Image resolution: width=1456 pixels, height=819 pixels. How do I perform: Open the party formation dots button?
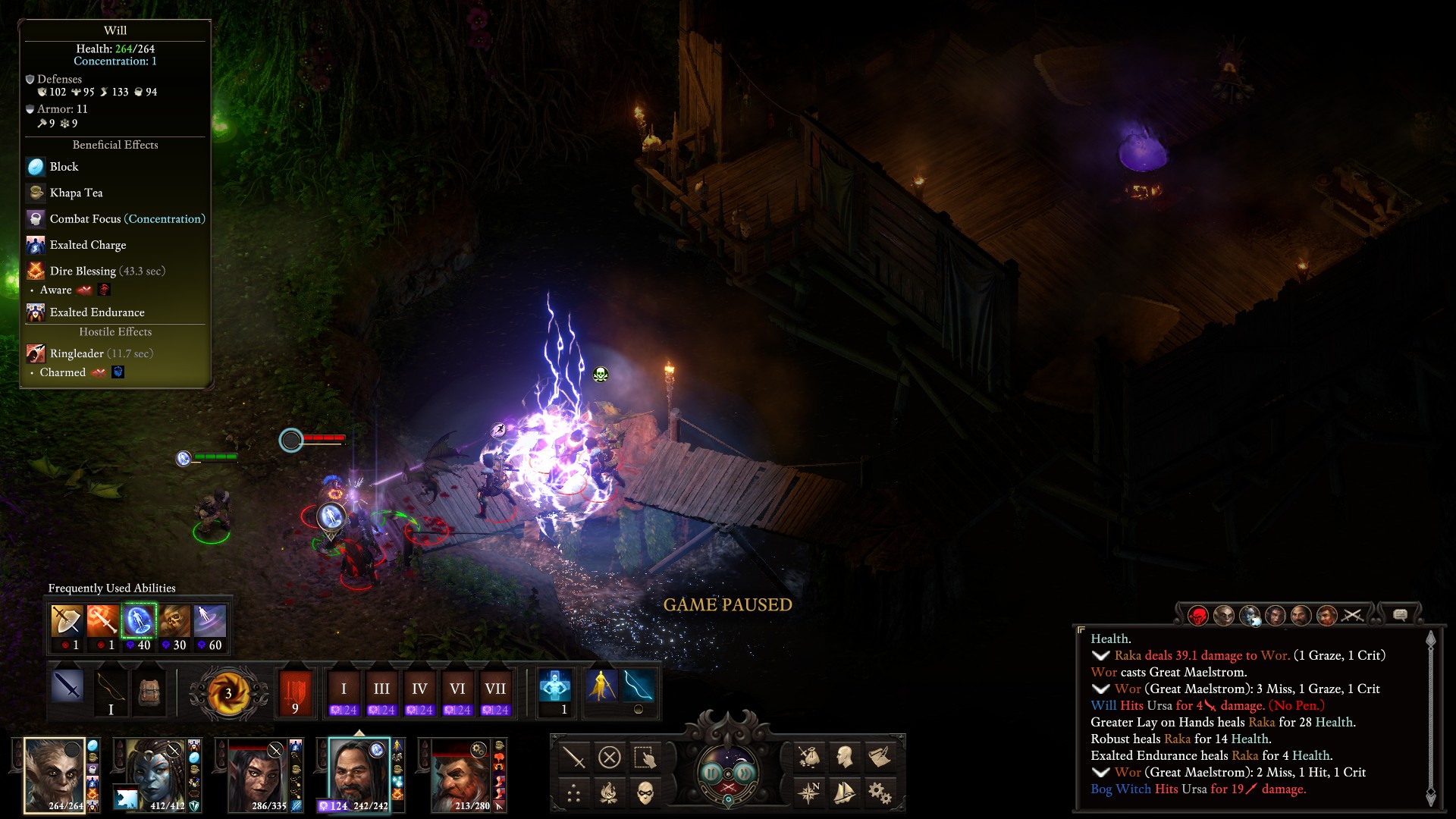574,793
